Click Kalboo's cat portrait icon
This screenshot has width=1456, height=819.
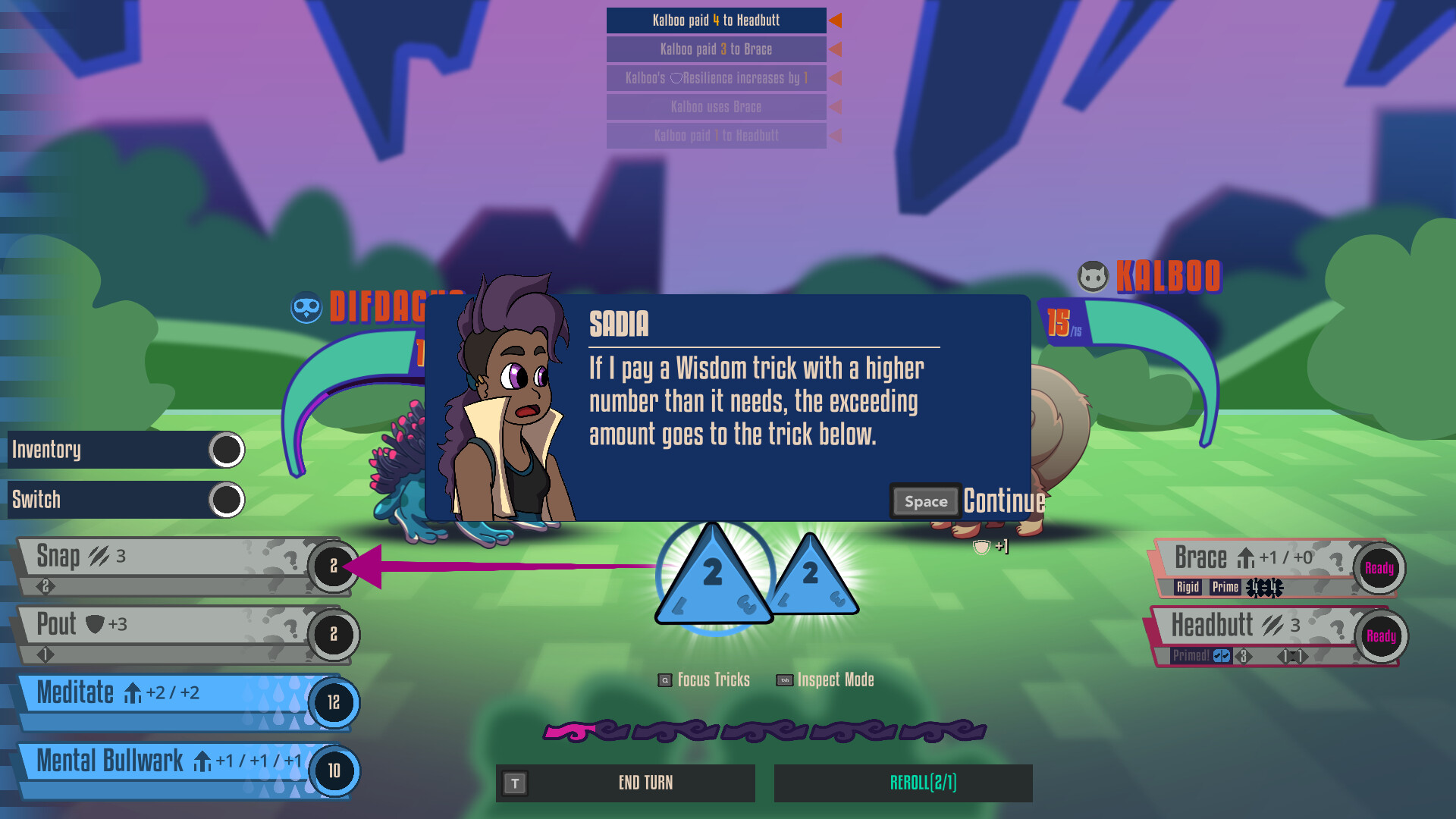(x=1092, y=278)
